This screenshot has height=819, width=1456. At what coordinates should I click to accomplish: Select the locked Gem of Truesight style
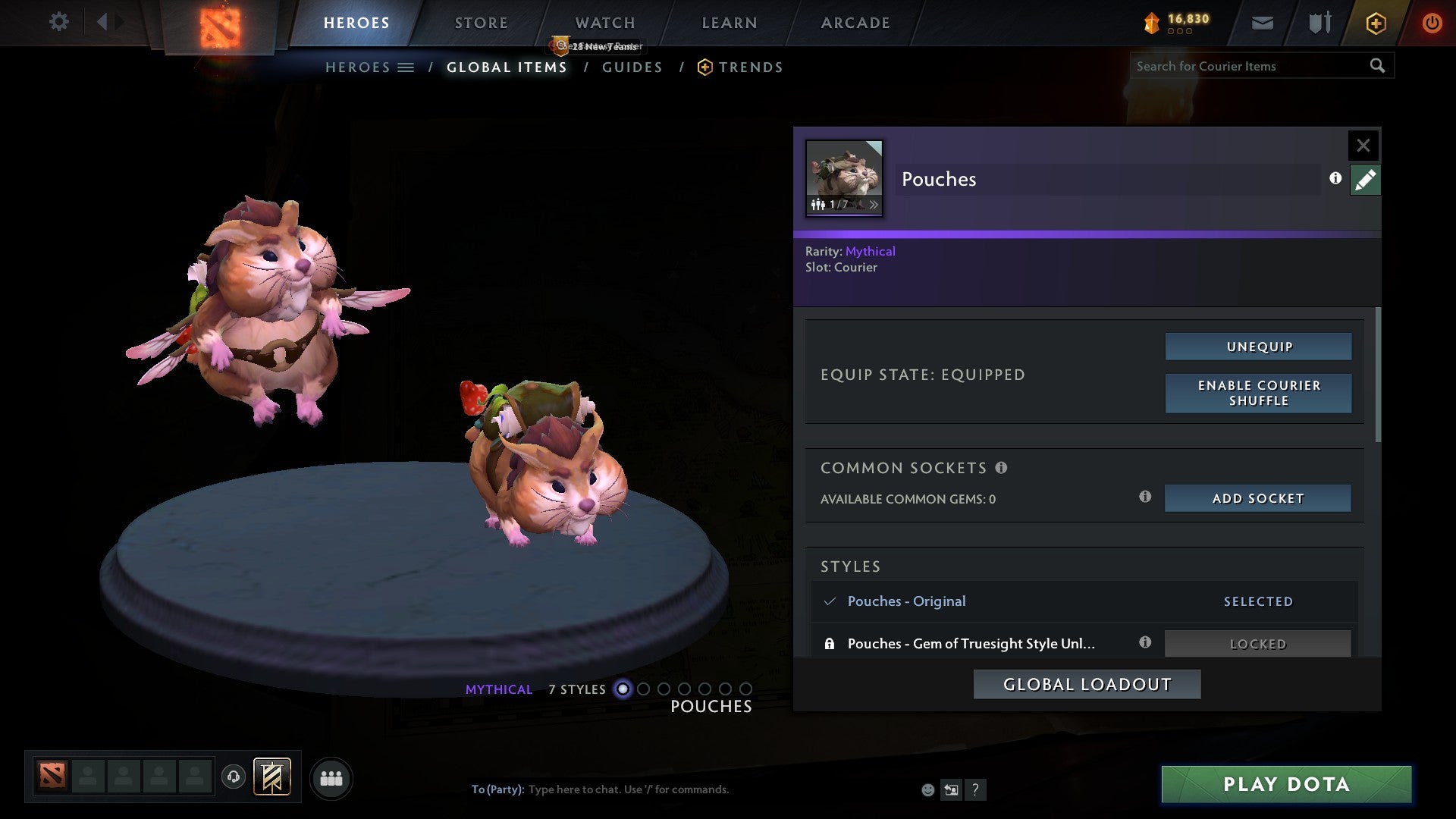(971, 643)
